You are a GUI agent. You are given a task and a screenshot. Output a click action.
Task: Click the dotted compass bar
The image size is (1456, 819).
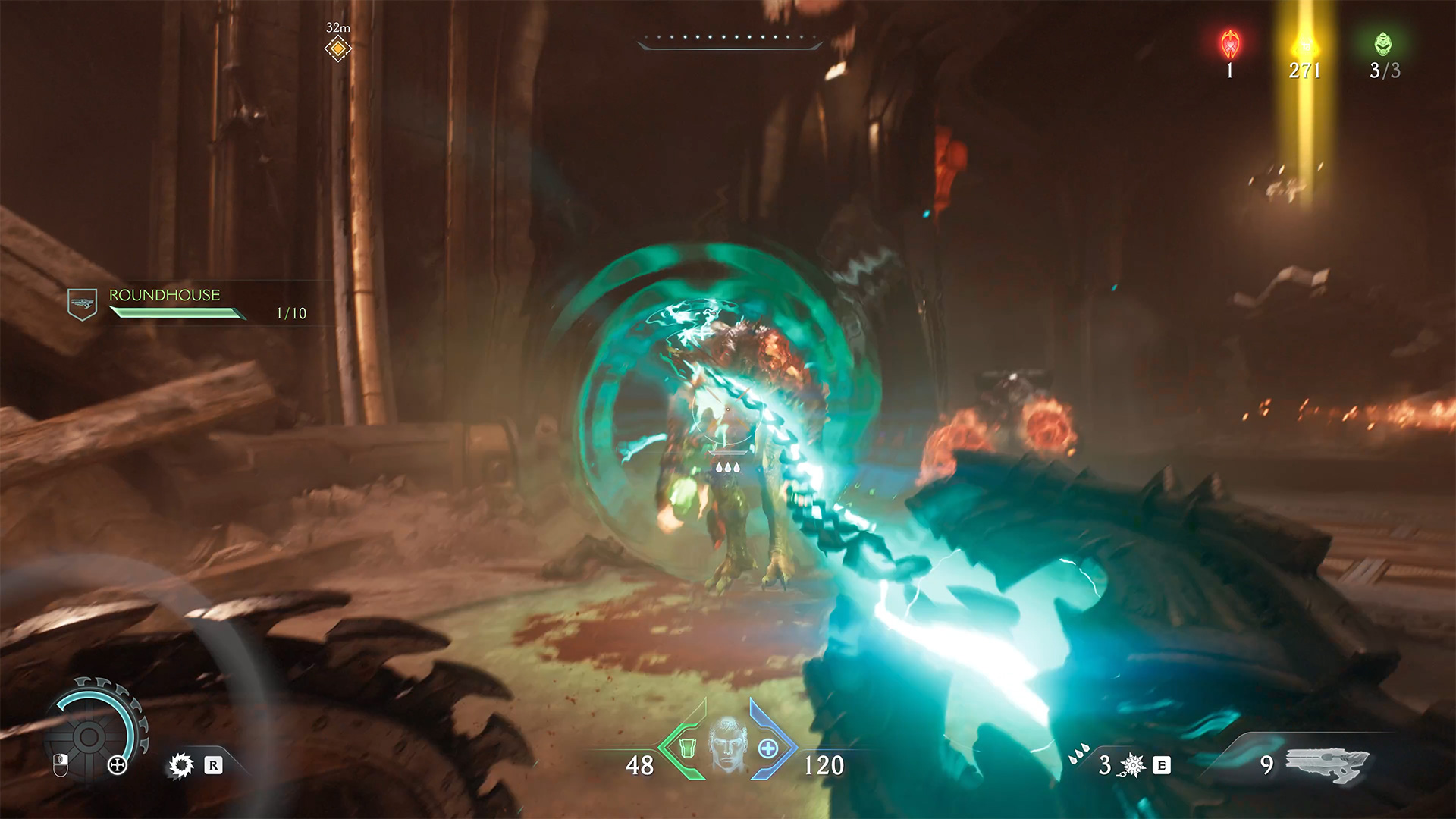pos(728,39)
